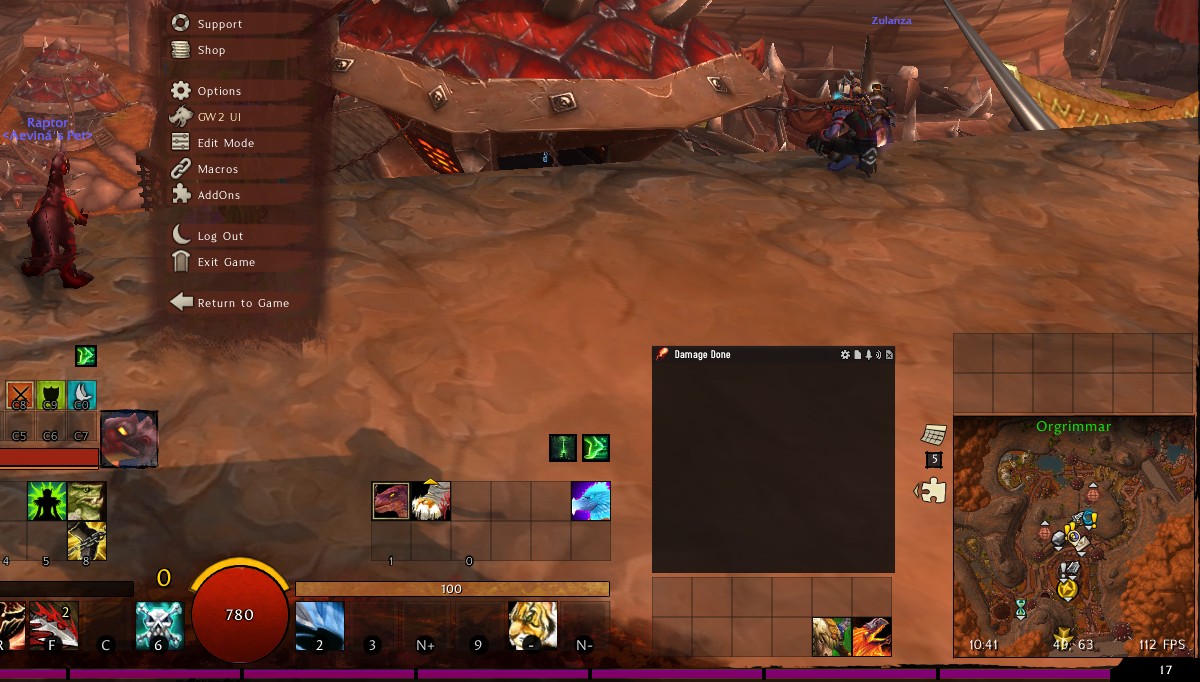The width and height of the screenshot is (1200, 682).
Task: Click the puzzle piece addon button
Action: tap(933, 491)
